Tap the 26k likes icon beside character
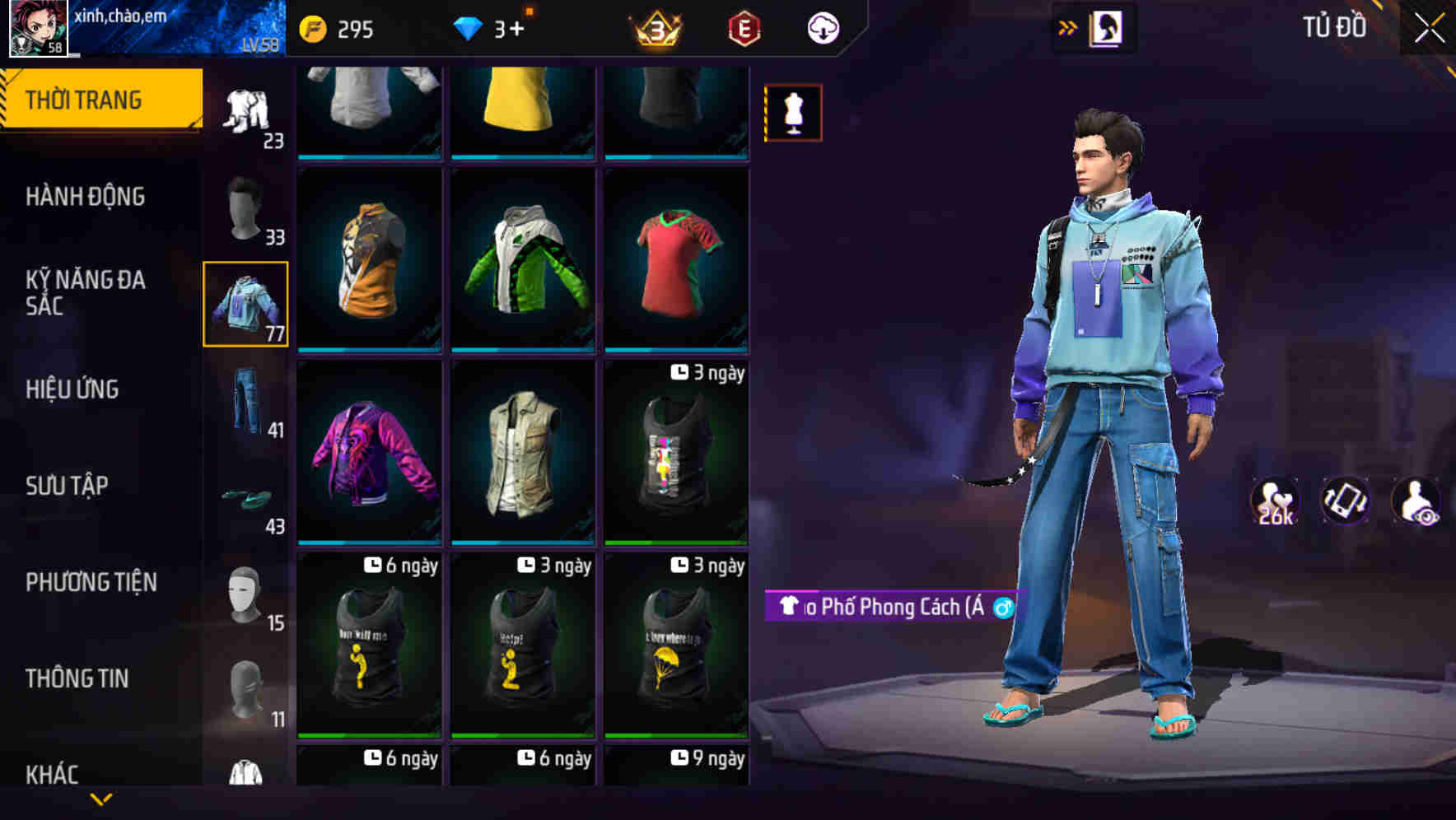 pyautogui.click(x=1276, y=501)
